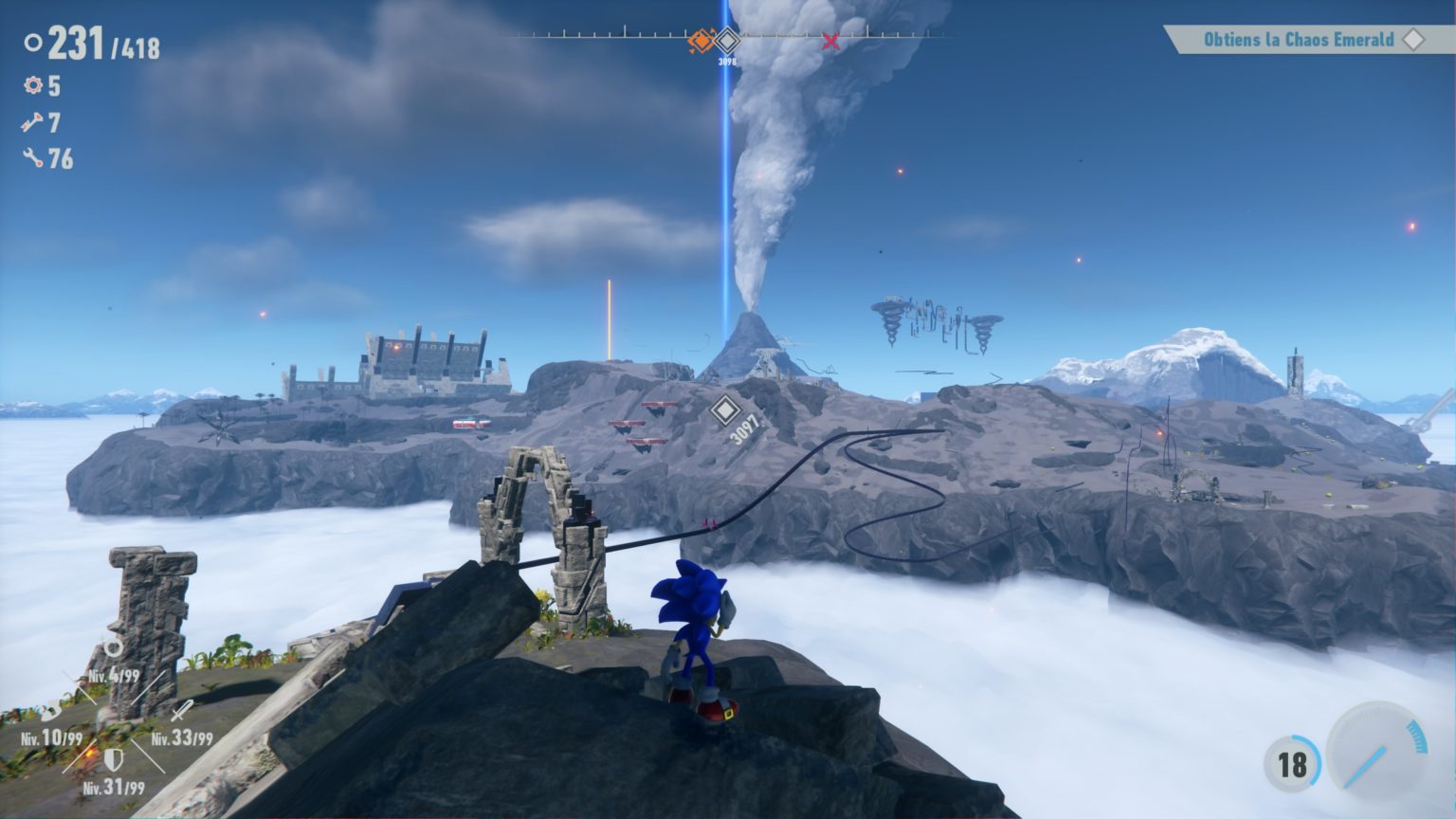Click the ring counter icon showing 231/418

pos(34,44)
